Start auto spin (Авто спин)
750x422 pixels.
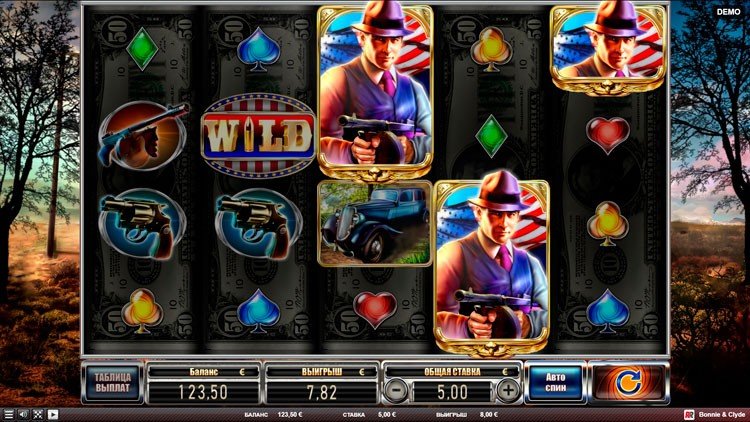pyautogui.click(x=553, y=382)
